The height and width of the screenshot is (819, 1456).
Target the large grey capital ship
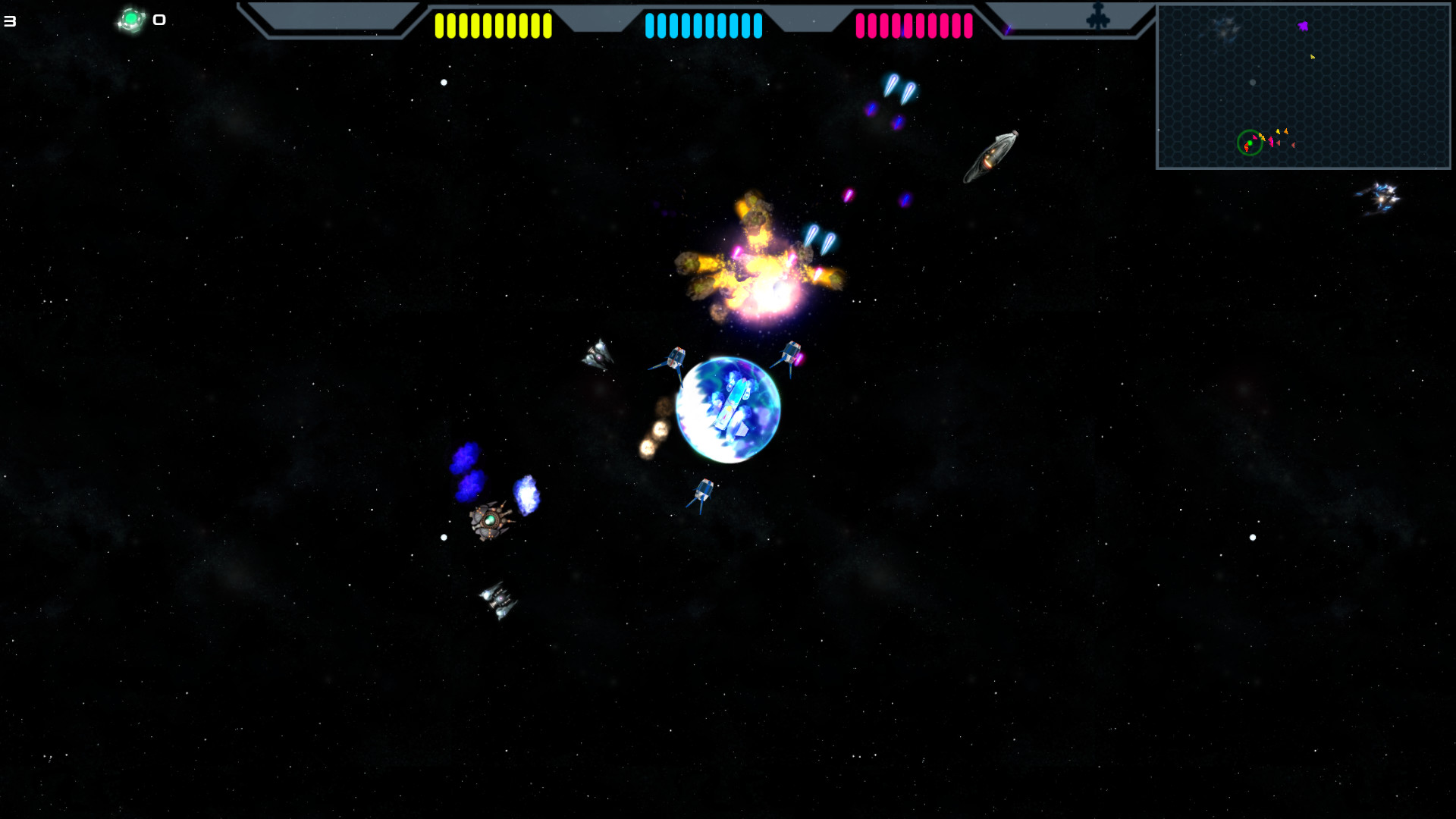click(x=992, y=157)
